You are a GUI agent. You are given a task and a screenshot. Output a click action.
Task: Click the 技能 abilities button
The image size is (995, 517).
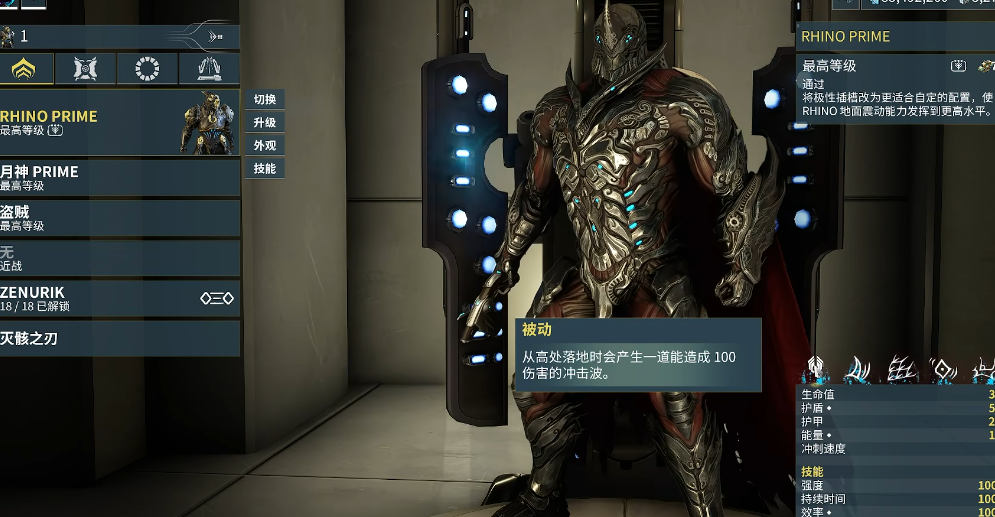(x=264, y=169)
